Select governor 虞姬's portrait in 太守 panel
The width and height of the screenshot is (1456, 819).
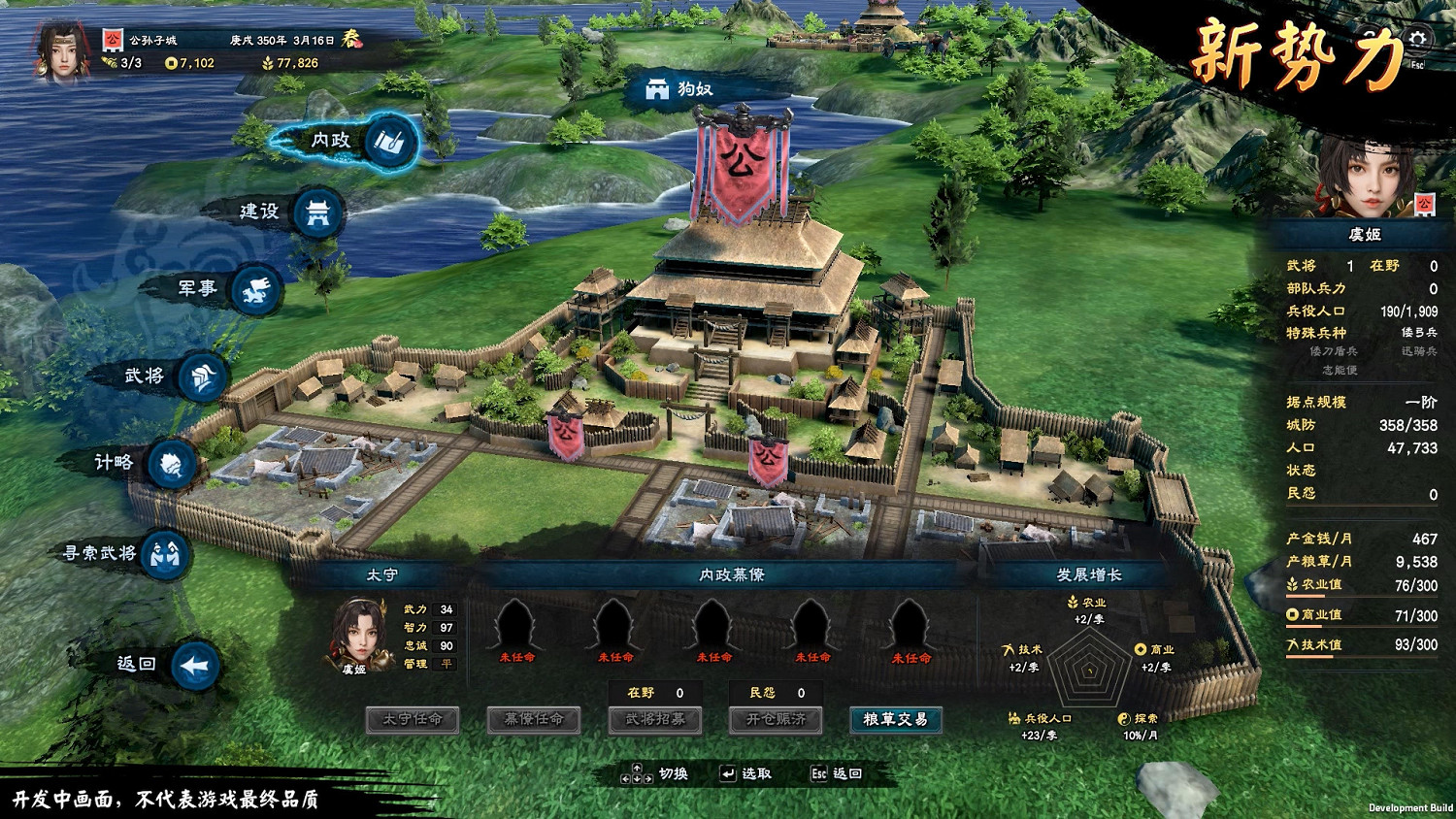pyautogui.click(x=360, y=634)
